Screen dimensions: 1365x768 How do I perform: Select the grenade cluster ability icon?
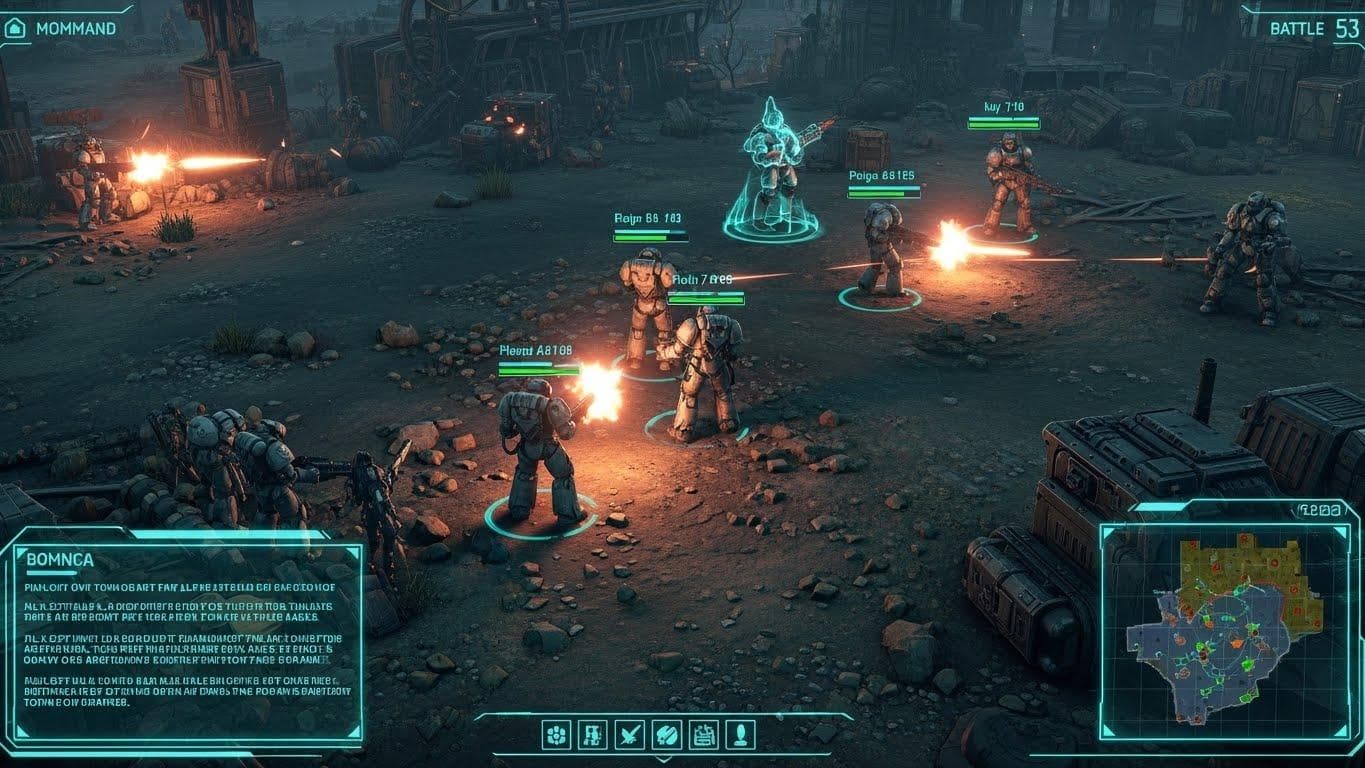tap(556, 735)
